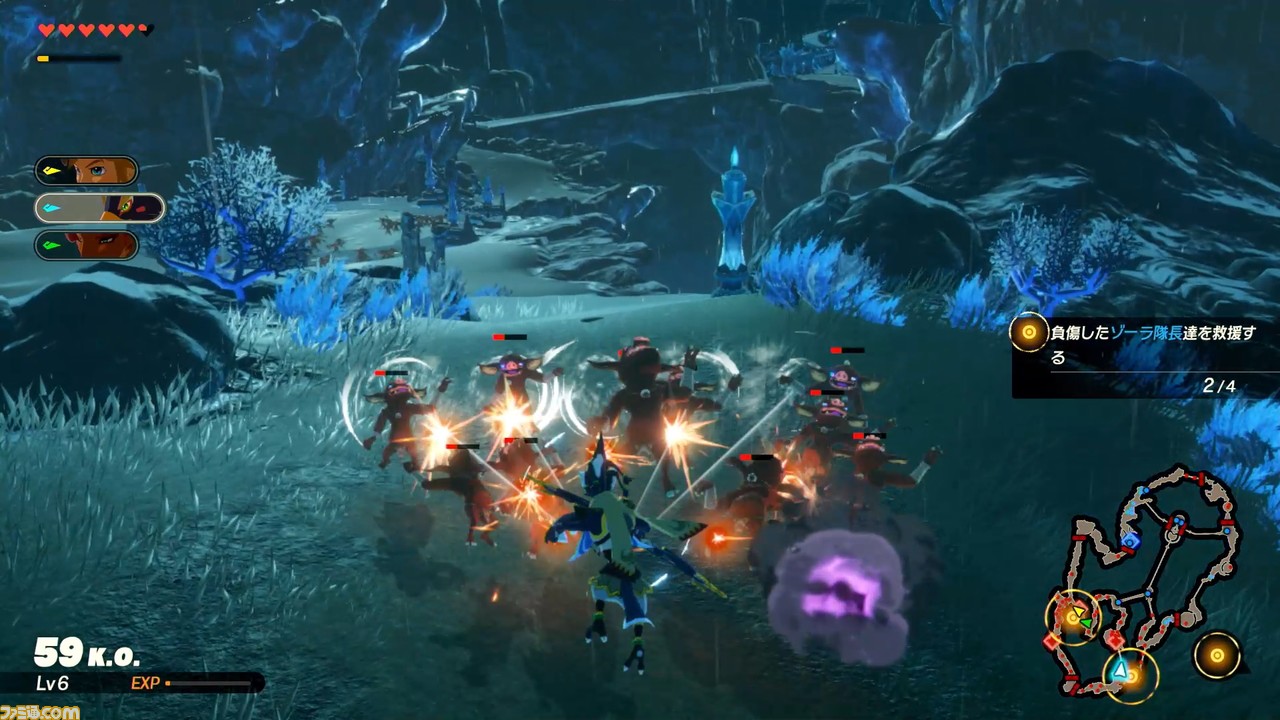The image size is (1280, 720).
Task: Toggle the yellow ally marker on the minimap
Action: [1079, 611]
